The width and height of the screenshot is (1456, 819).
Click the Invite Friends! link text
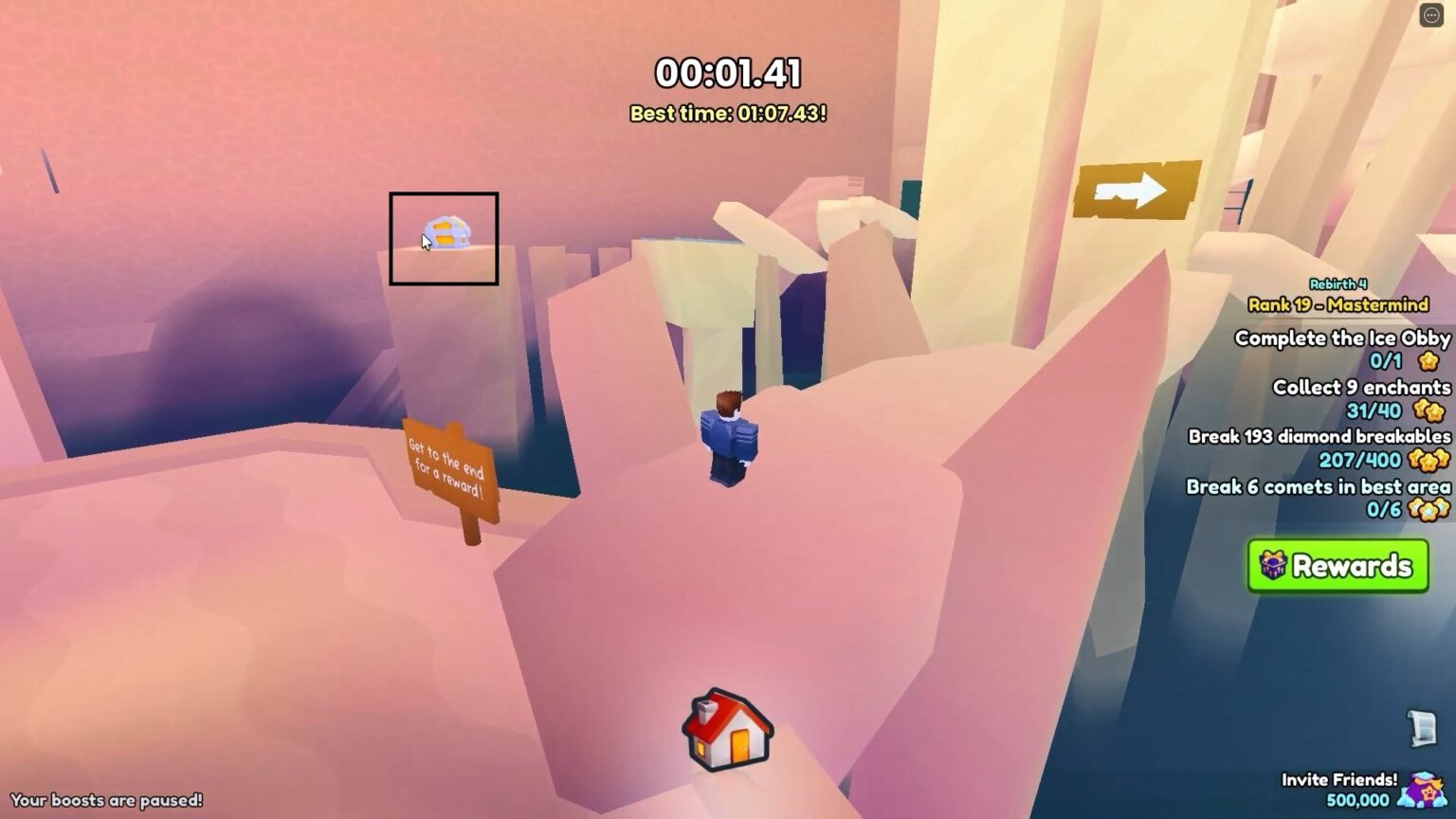(1341, 779)
